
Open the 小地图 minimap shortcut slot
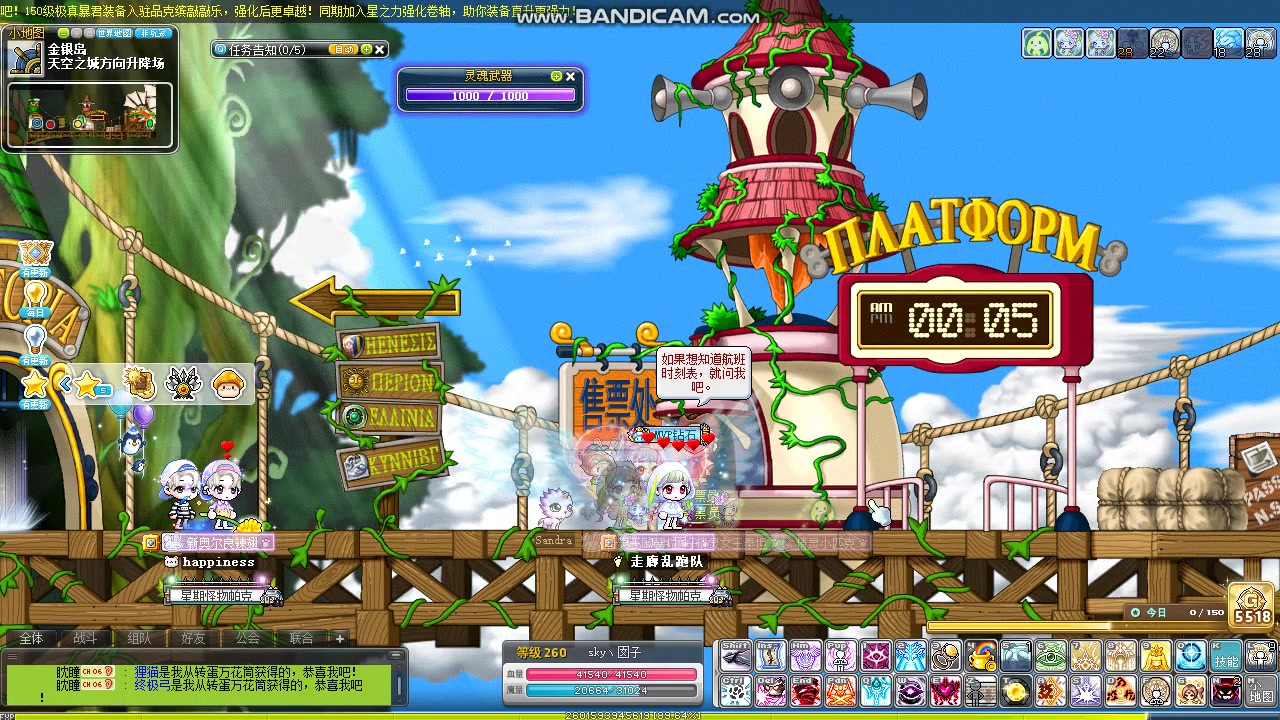[x=1260, y=691]
